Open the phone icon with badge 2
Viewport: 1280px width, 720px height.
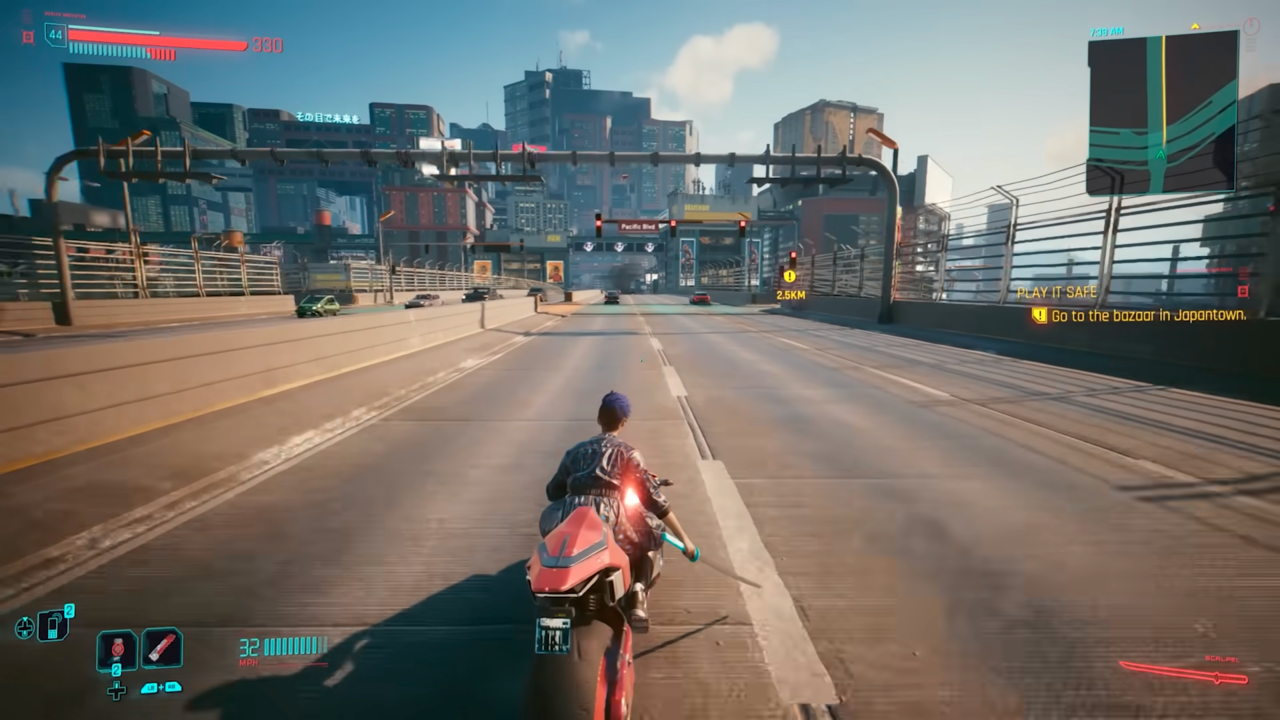(53, 626)
